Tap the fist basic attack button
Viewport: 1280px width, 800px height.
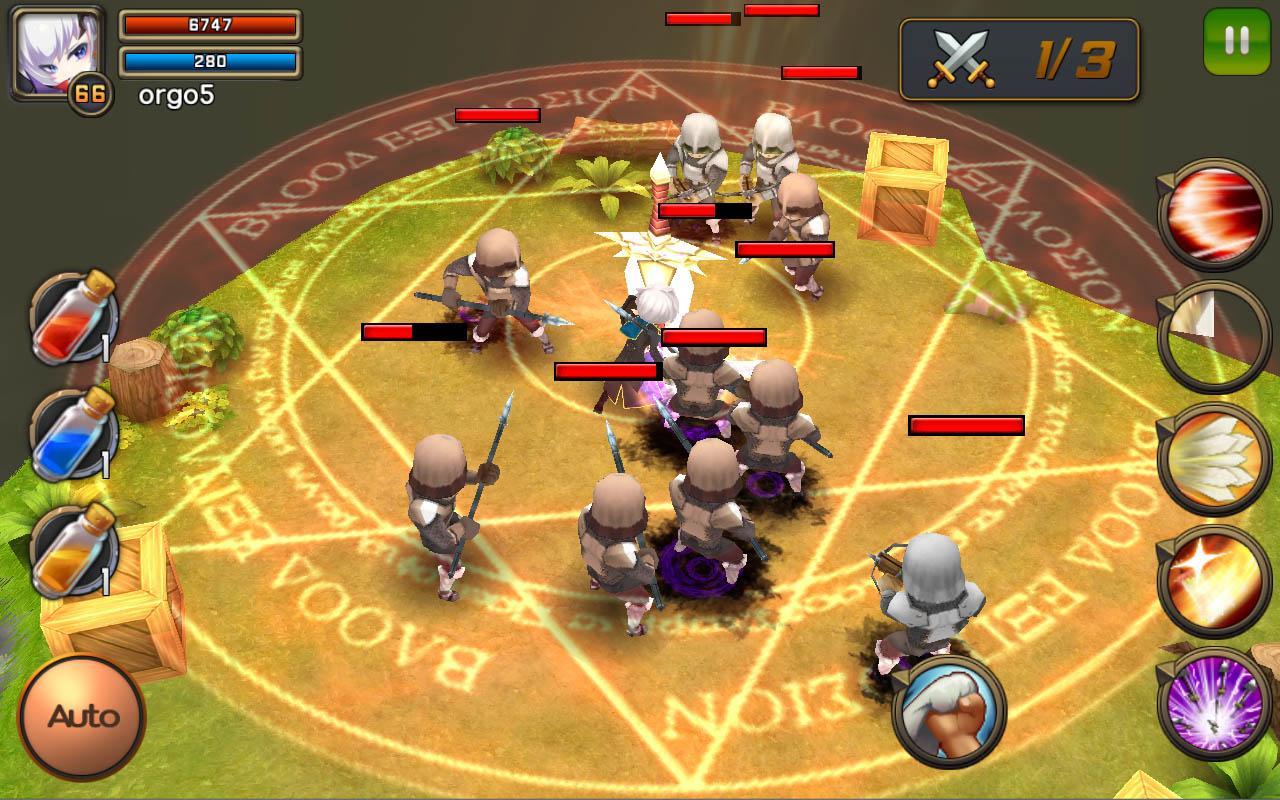(948, 710)
